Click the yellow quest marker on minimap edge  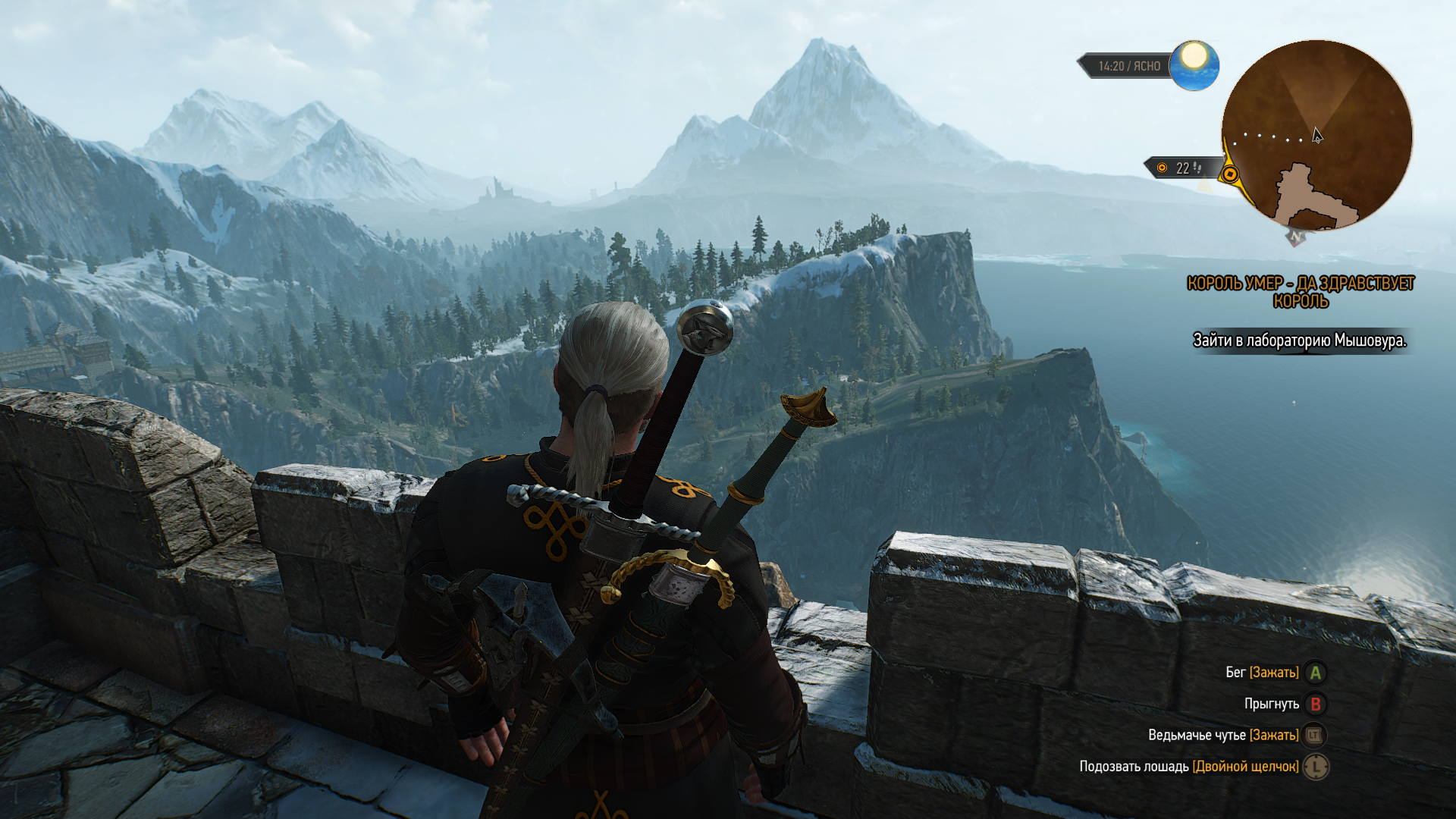tap(1230, 175)
